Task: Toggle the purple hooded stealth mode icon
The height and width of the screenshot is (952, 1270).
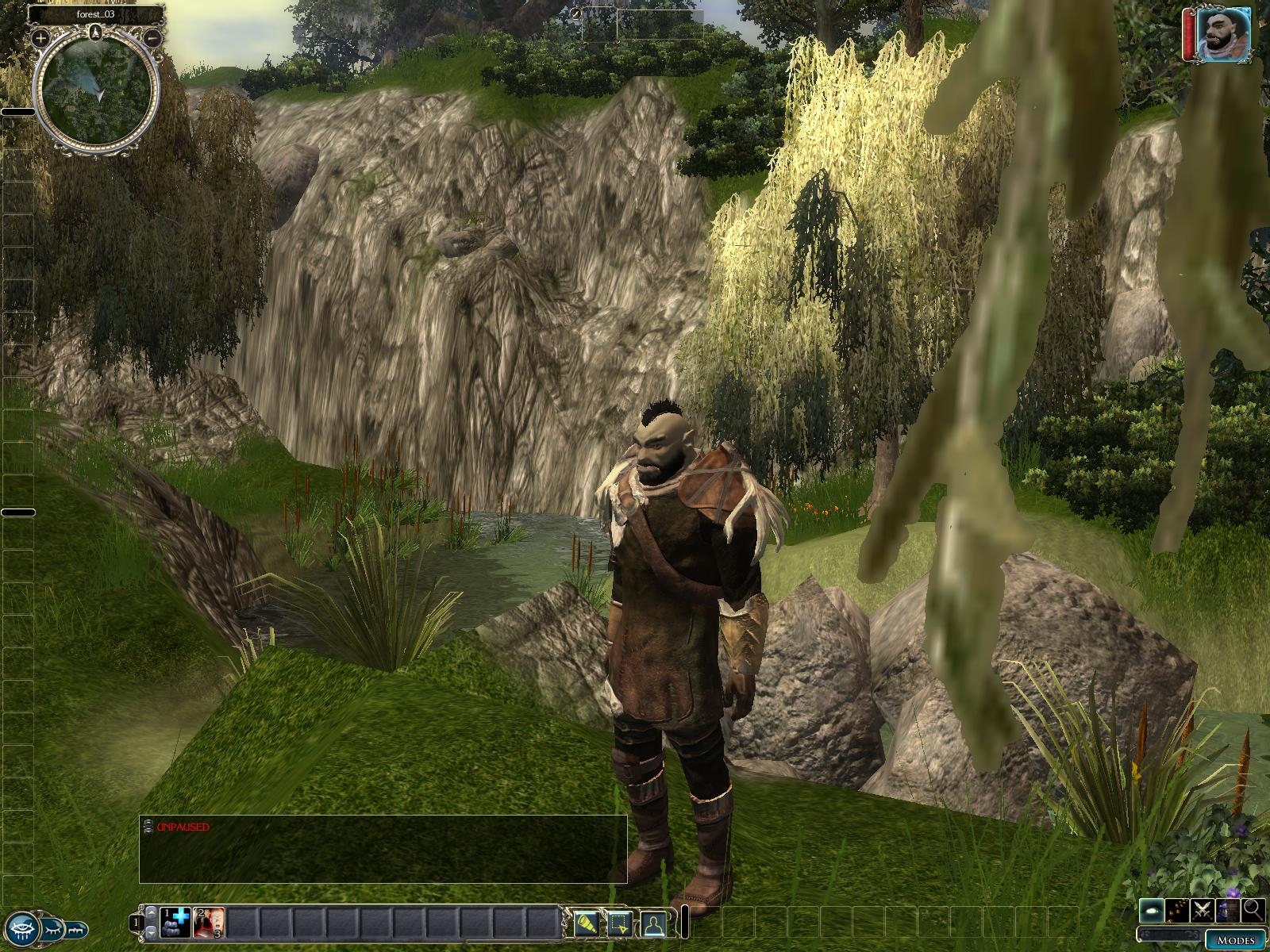Action: click(x=1229, y=911)
